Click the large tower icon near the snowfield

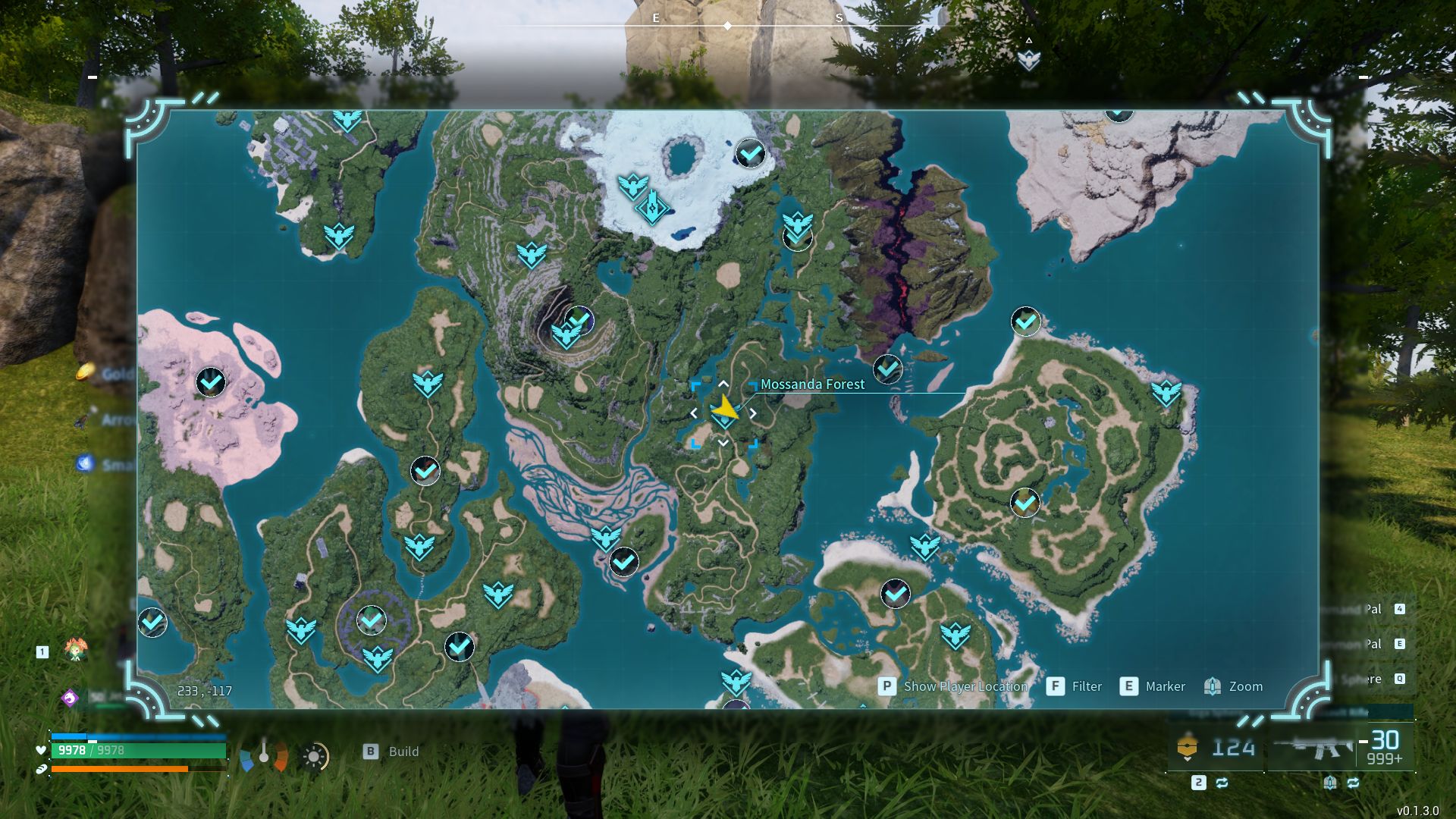(x=651, y=206)
